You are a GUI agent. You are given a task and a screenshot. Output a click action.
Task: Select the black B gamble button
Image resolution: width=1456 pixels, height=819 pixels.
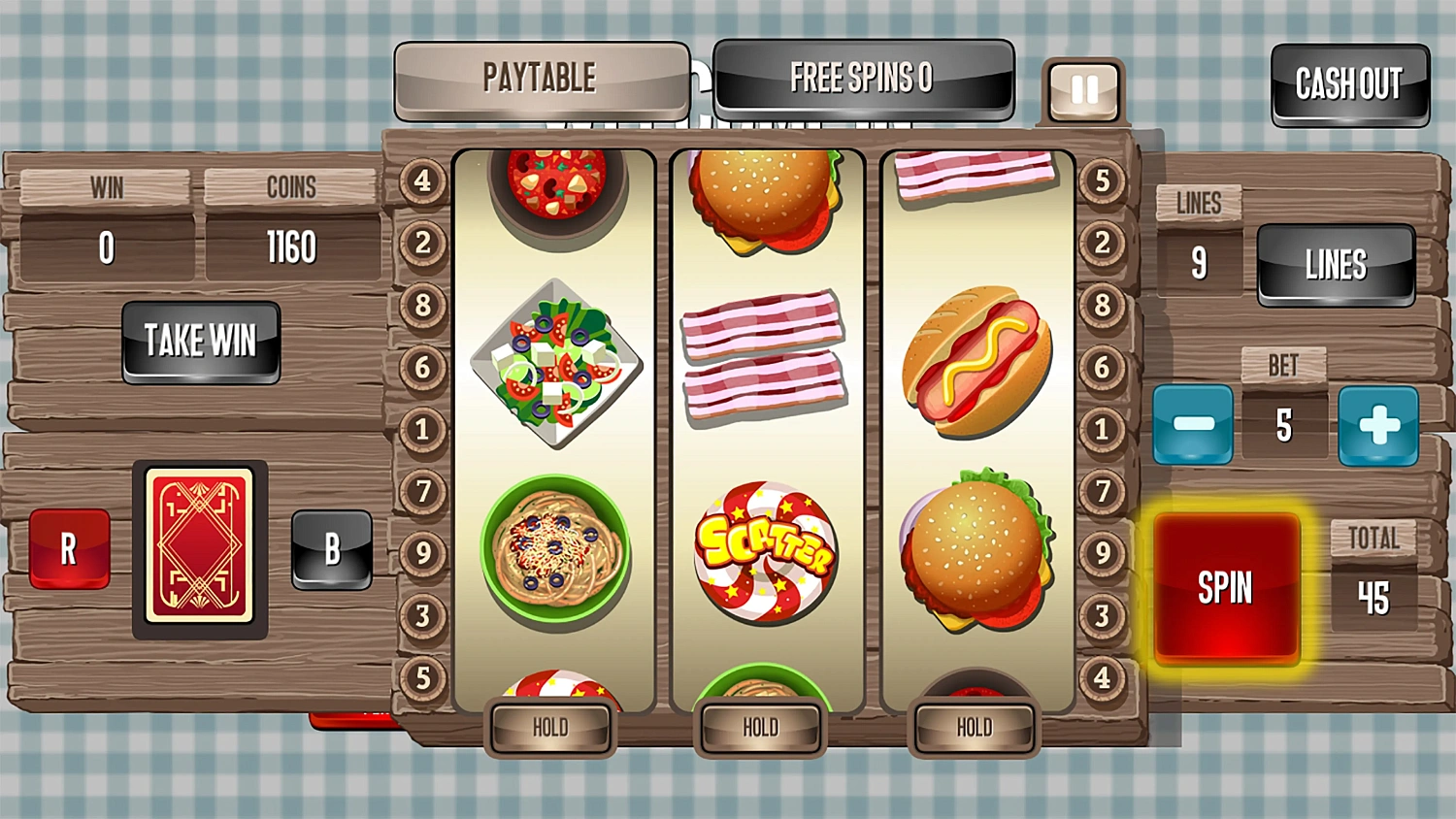click(x=333, y=549)
